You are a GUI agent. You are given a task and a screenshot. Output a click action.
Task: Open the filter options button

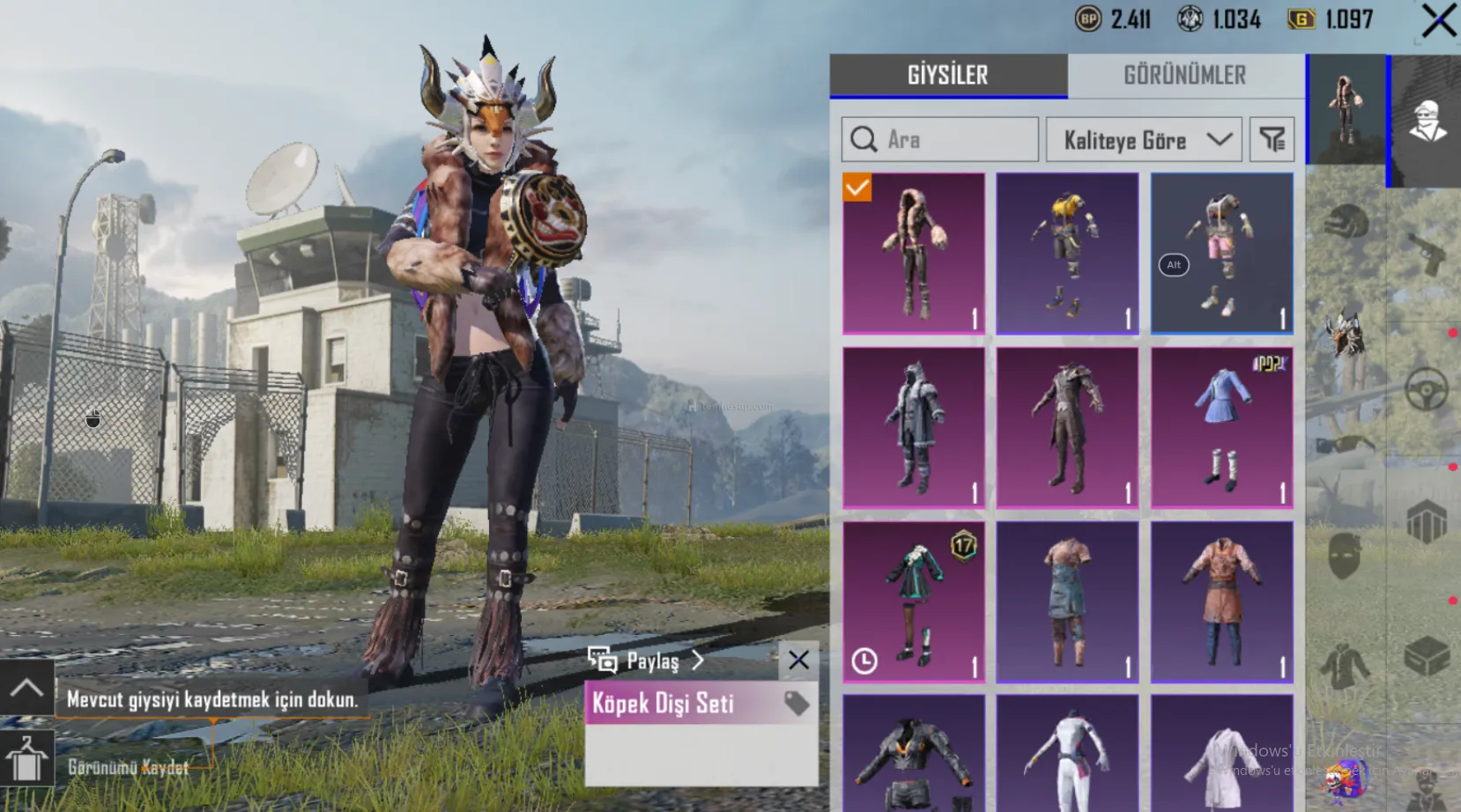point(1272,140)
